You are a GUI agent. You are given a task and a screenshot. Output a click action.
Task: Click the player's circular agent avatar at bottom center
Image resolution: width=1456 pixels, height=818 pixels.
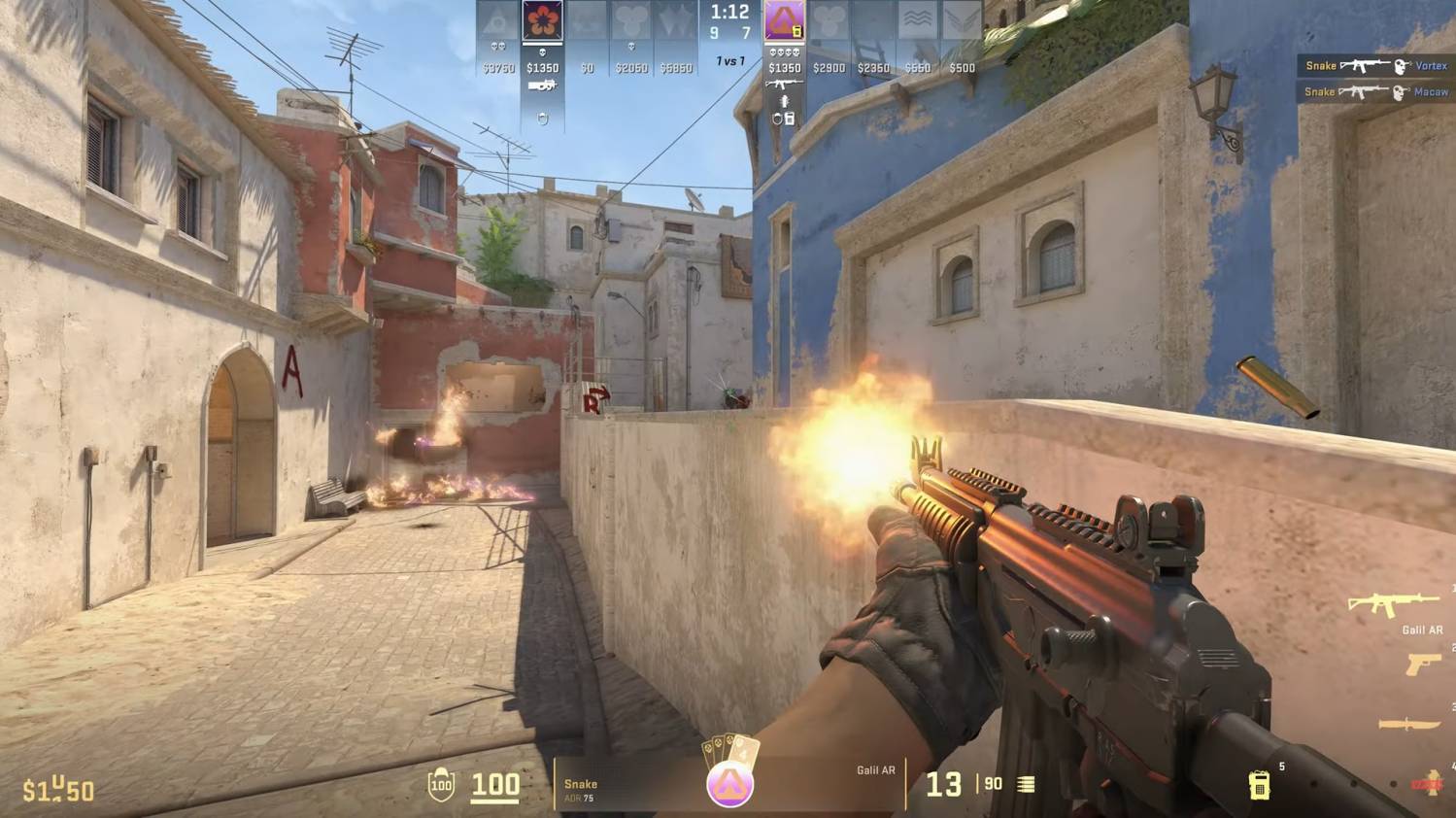pos(728,786)
